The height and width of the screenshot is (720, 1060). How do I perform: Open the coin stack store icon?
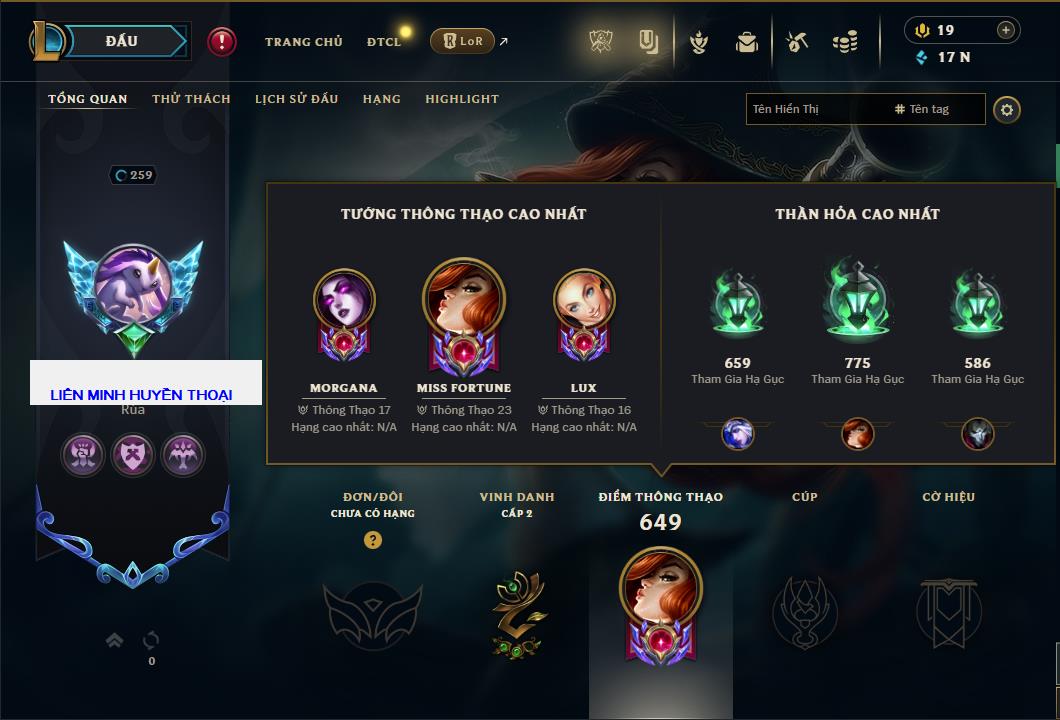(845, 42)
